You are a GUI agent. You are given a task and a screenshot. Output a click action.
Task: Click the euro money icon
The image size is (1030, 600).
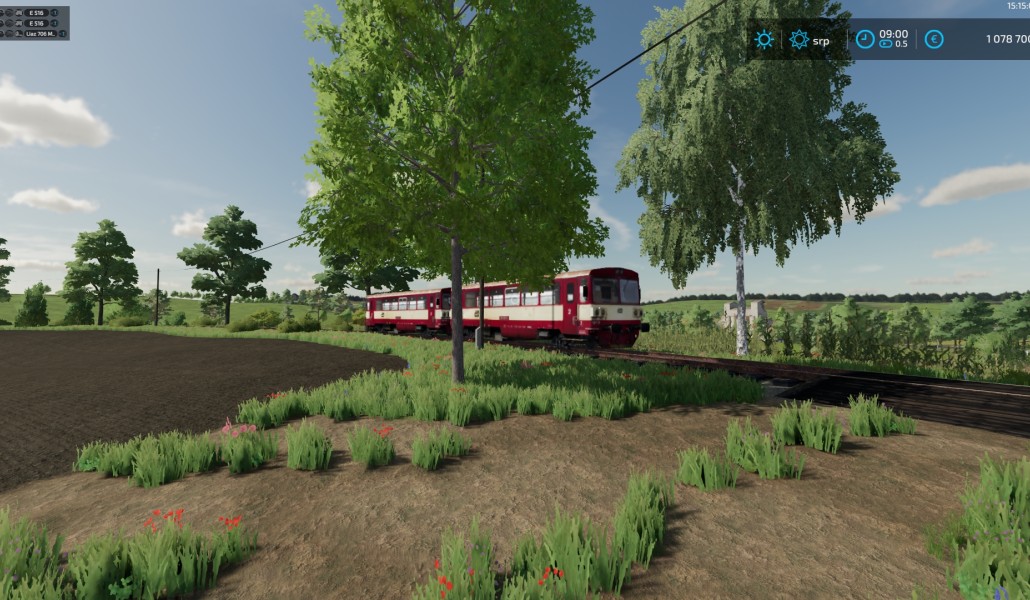(x=933, y=39)
